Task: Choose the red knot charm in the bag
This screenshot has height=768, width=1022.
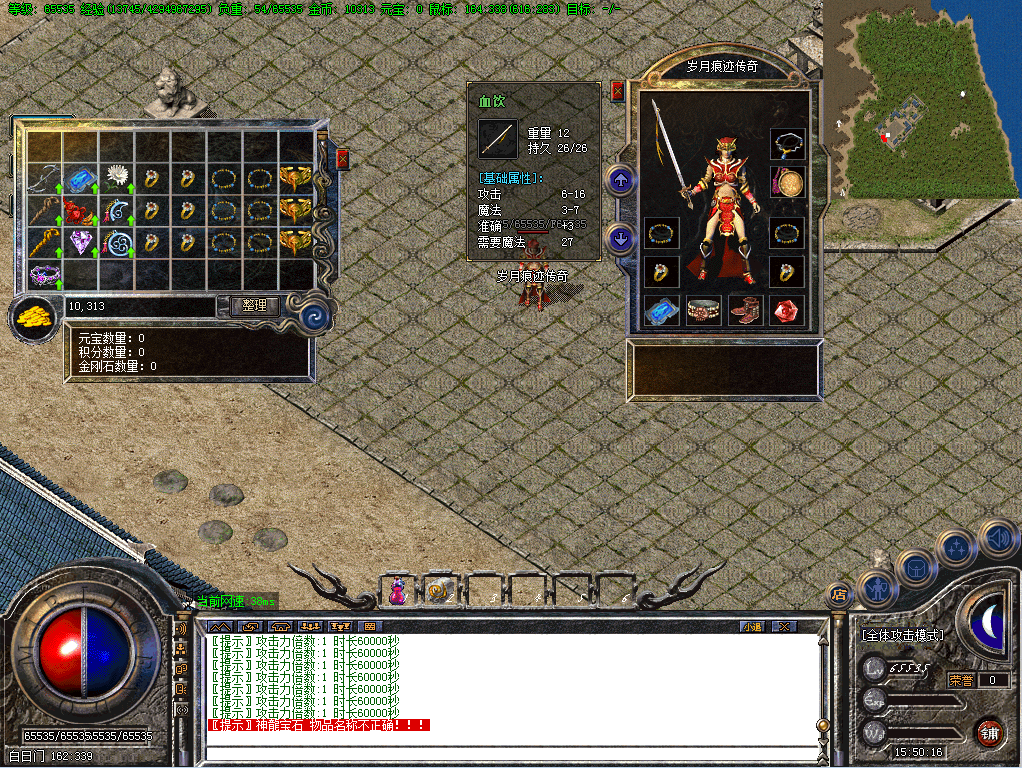Action: [79, 211]
